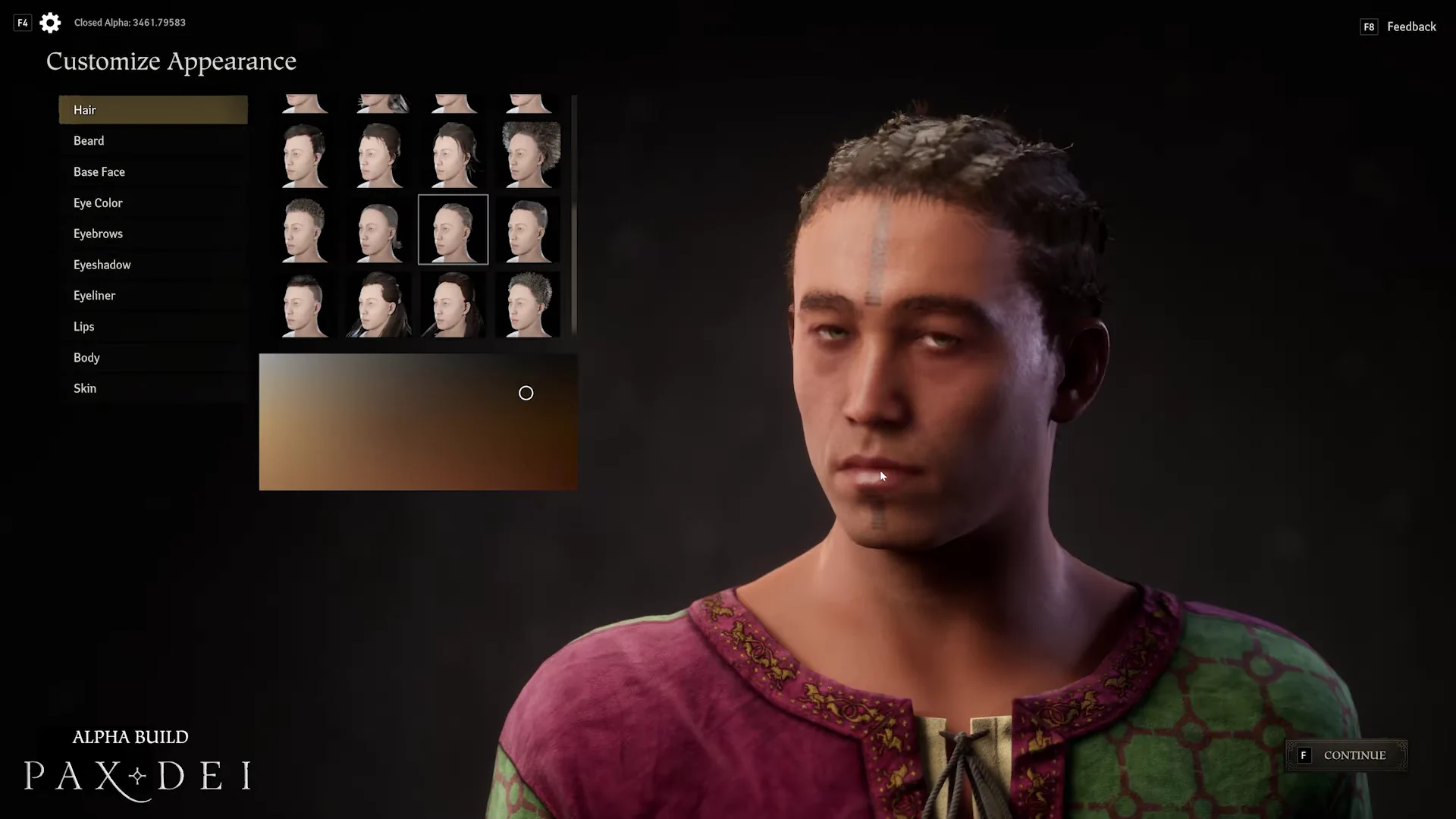This screenshot has height=819, width=1456.
Task: Open the Eyebrows options
Action: click(152, 234)
